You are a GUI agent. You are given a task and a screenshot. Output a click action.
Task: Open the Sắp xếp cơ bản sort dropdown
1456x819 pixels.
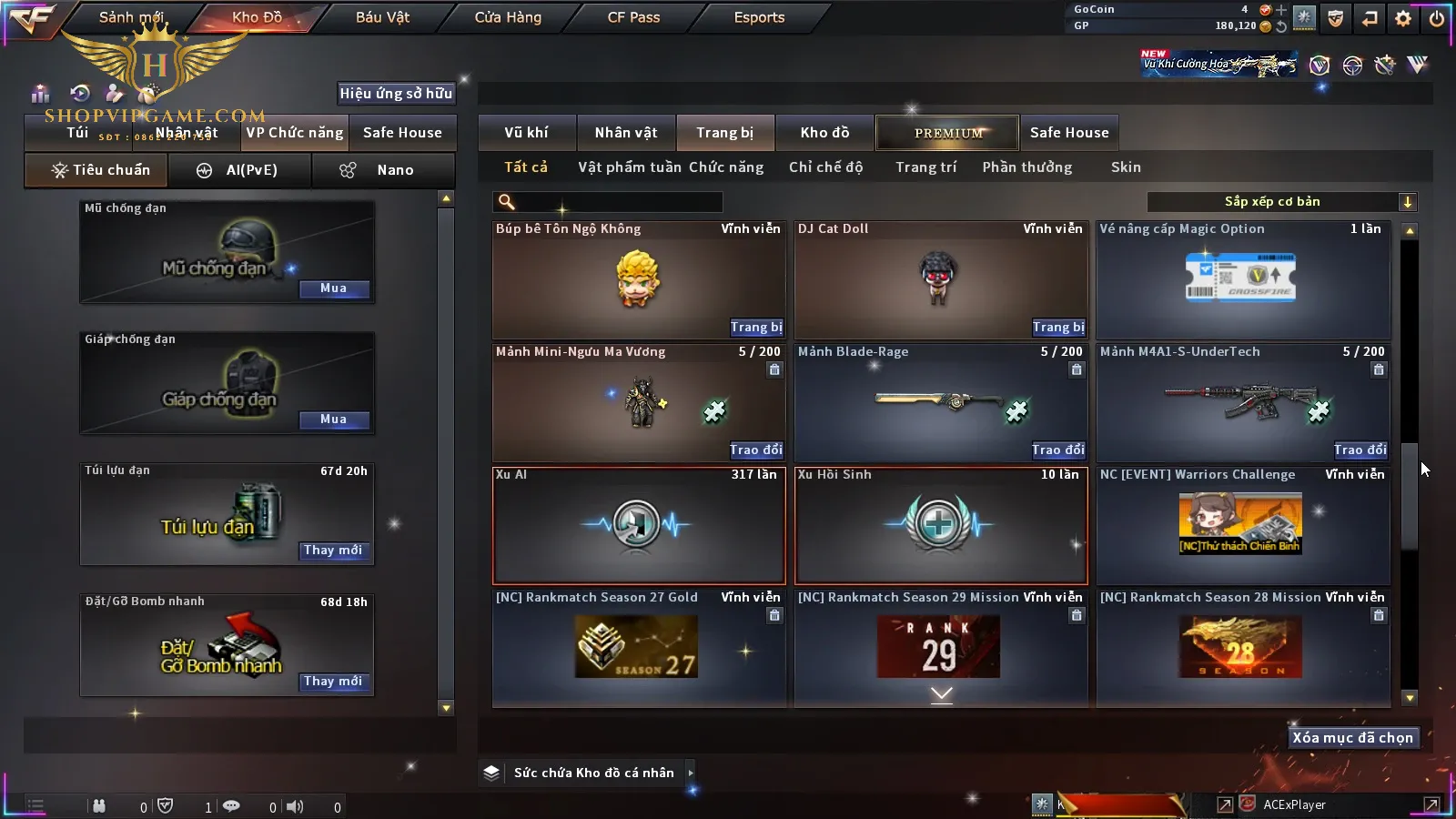click(x=1281, y=202)
